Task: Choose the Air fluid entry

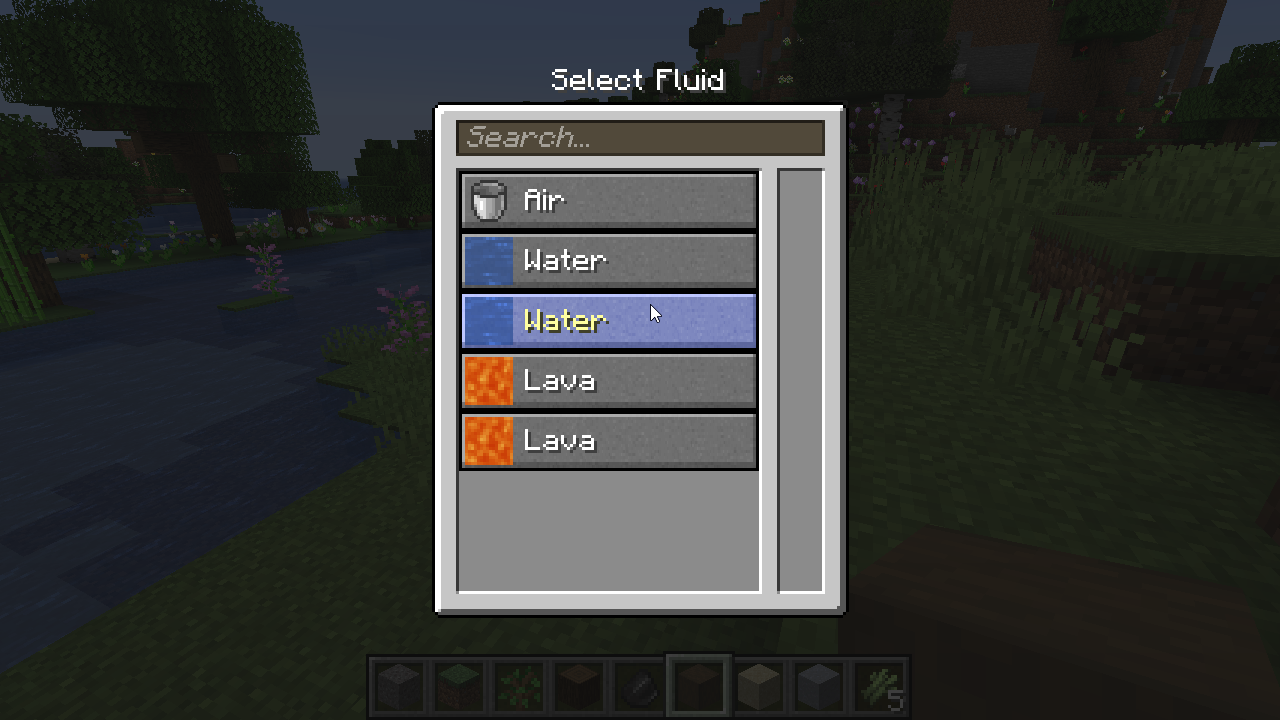Action: 608,201
